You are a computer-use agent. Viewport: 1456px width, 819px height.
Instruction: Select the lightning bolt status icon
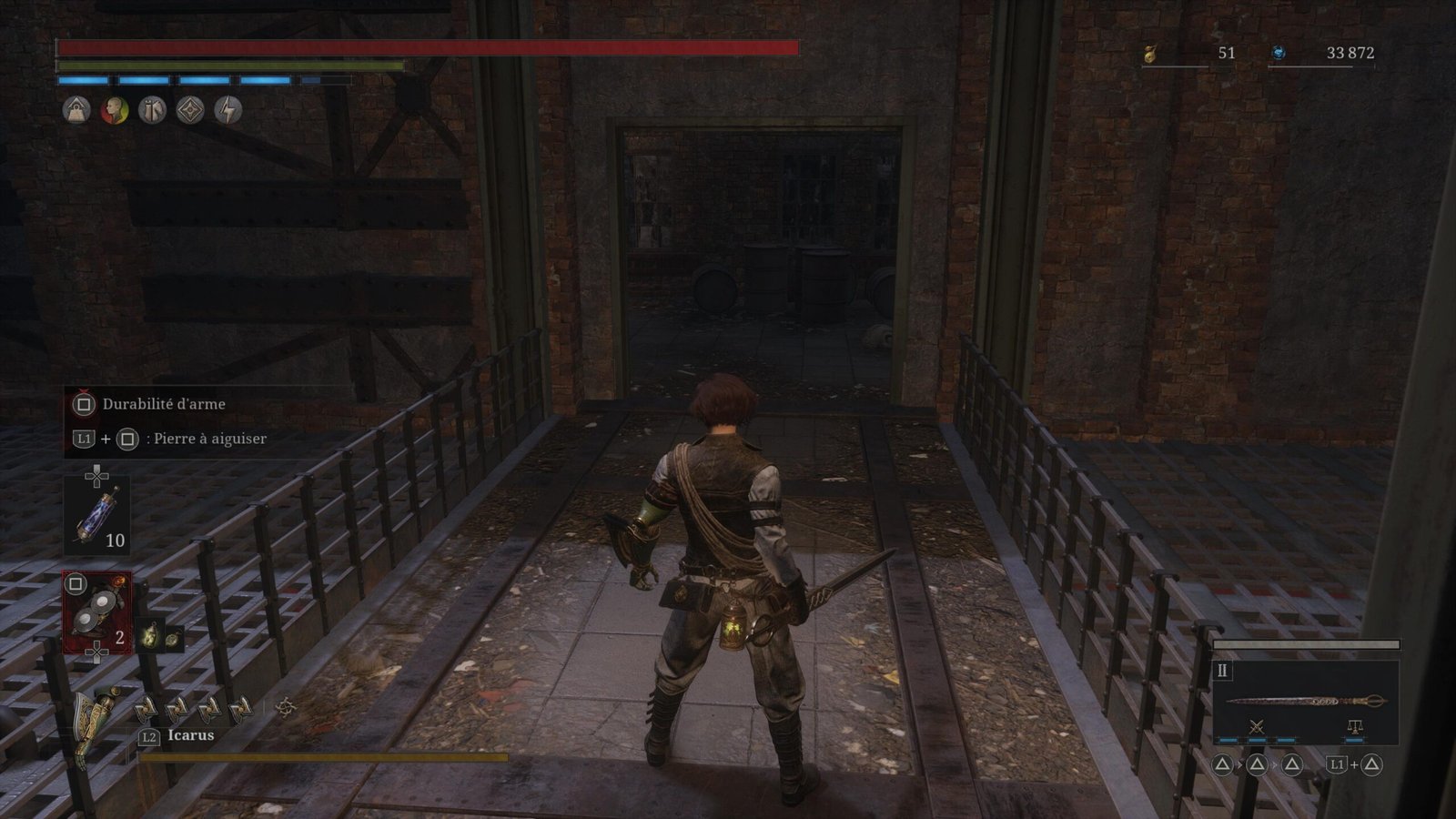coord(228,110)
